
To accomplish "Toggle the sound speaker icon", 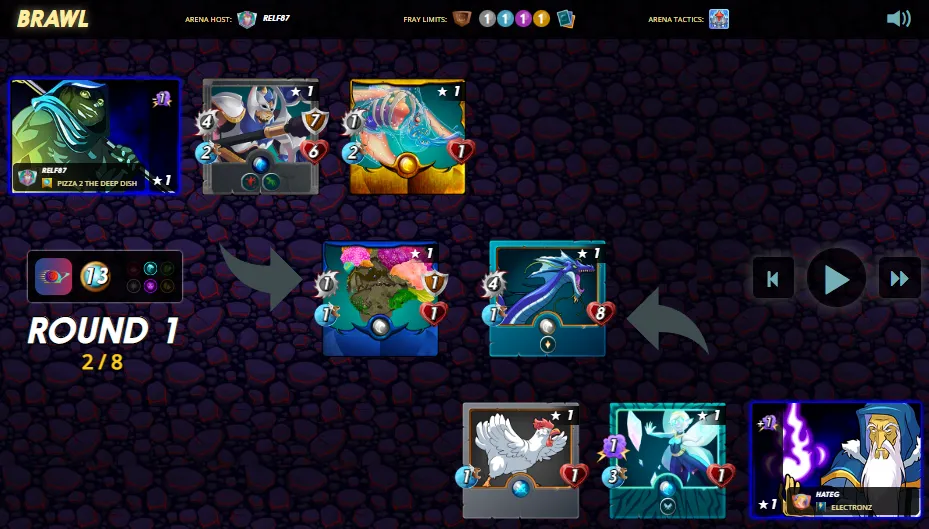I will click(x=898, y=18).
